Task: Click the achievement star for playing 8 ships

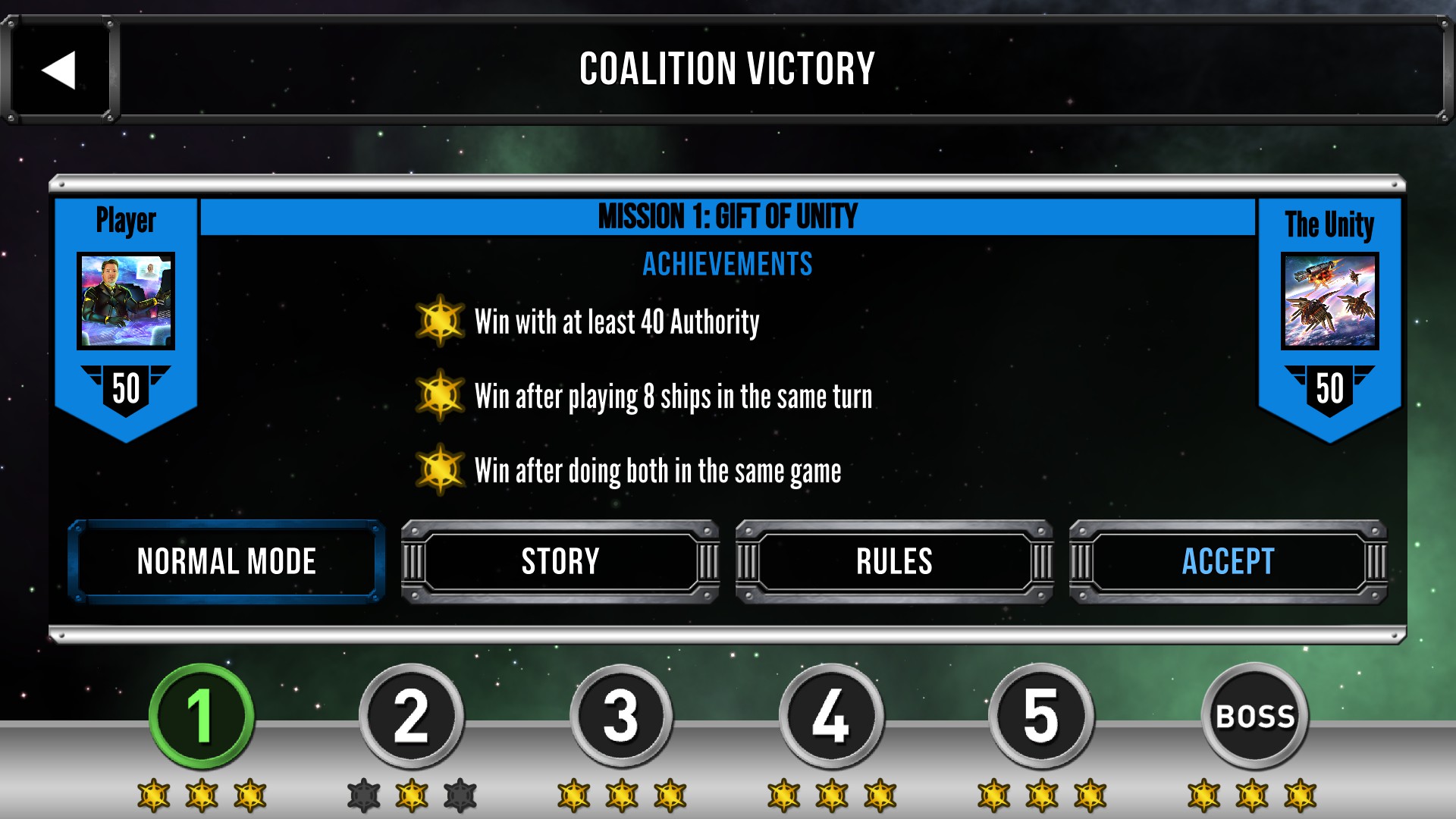Action: (441, 396)
